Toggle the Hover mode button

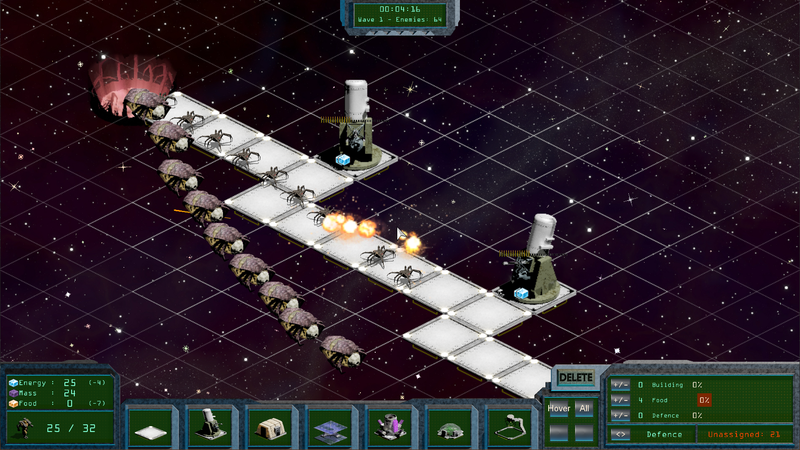(559, 408)
